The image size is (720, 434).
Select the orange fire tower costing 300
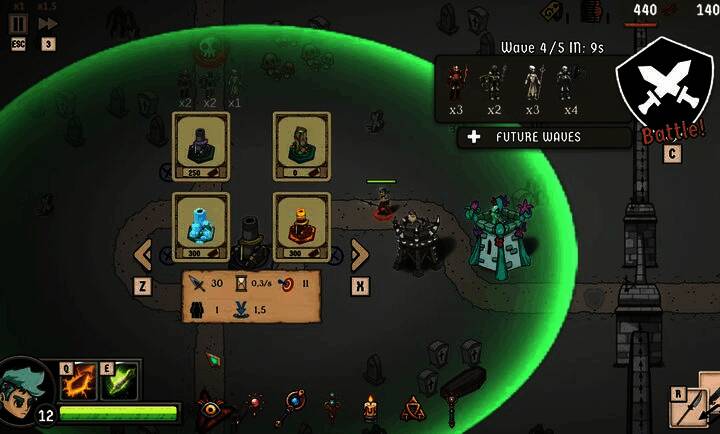point(301,226)
